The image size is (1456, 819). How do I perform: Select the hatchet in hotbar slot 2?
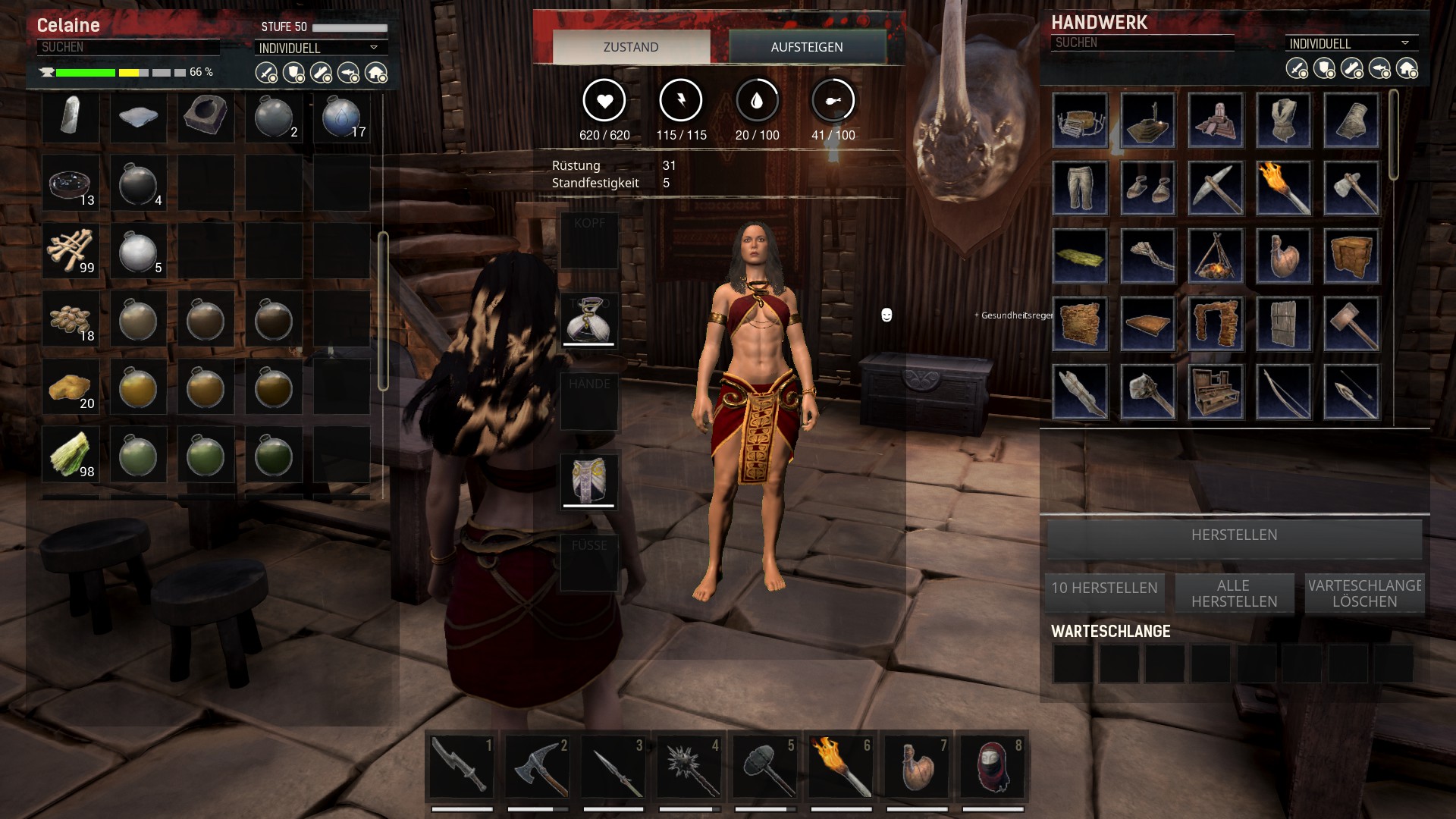click(x=537, y=767)
